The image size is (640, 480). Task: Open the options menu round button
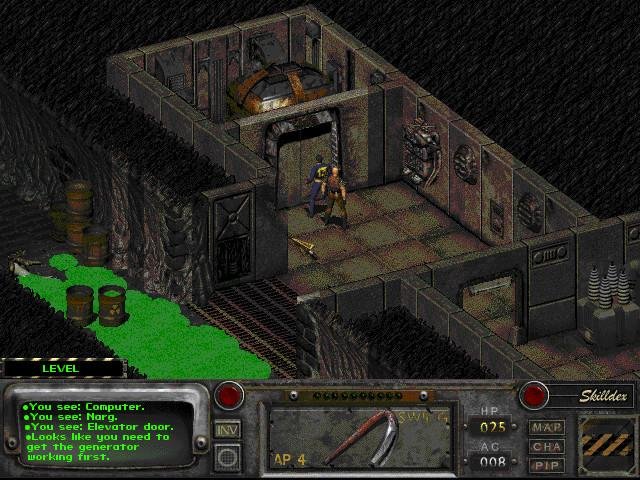point(228,457)
